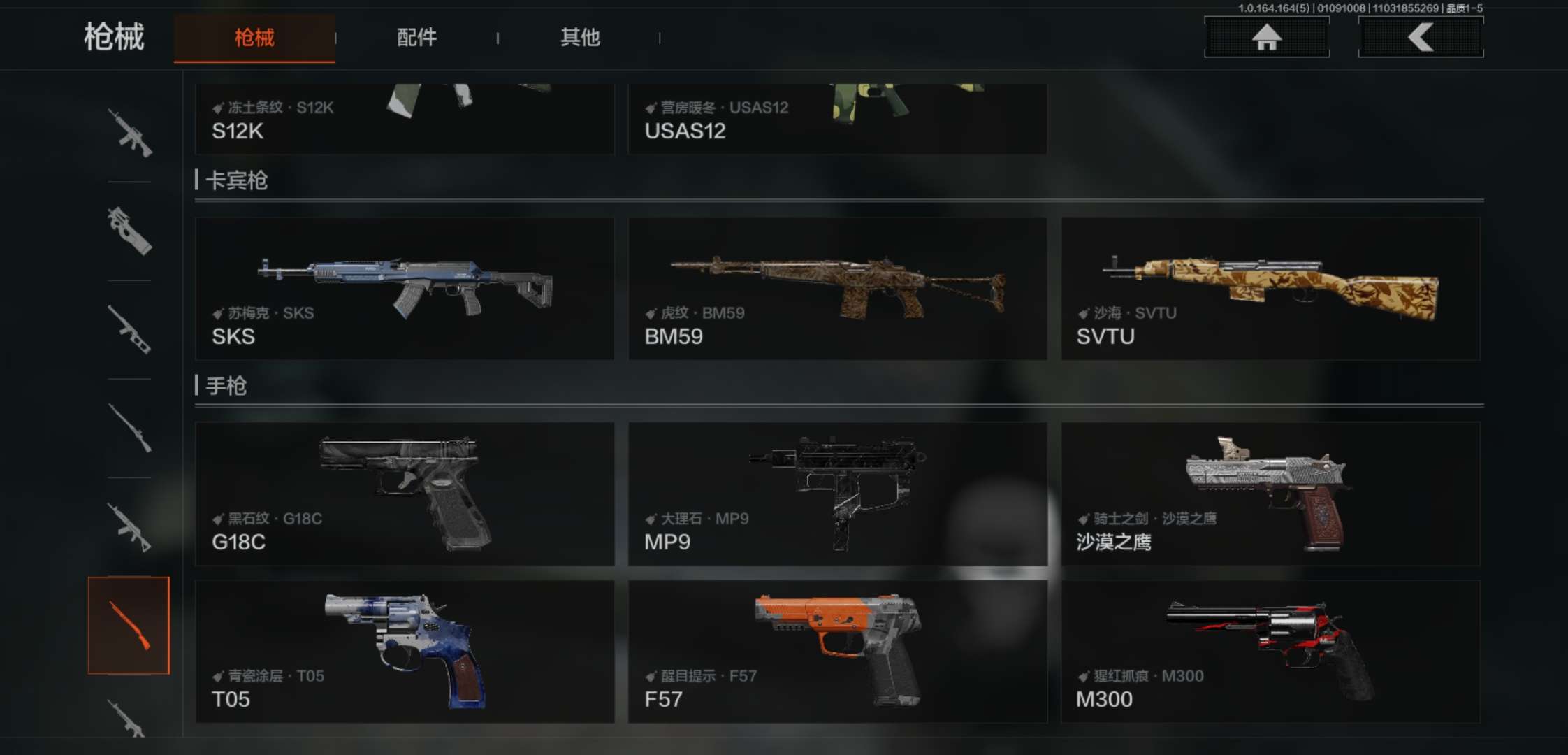Select the G18C pistol card

click(404, 494)
